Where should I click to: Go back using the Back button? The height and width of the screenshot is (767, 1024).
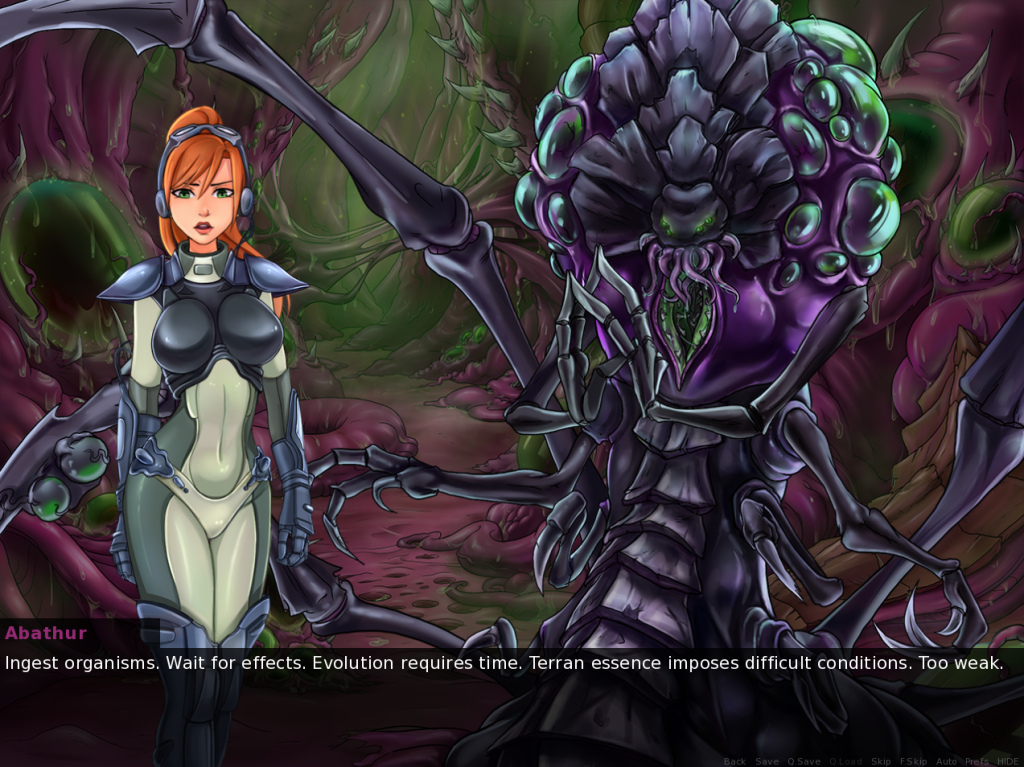tap(734, 762)
